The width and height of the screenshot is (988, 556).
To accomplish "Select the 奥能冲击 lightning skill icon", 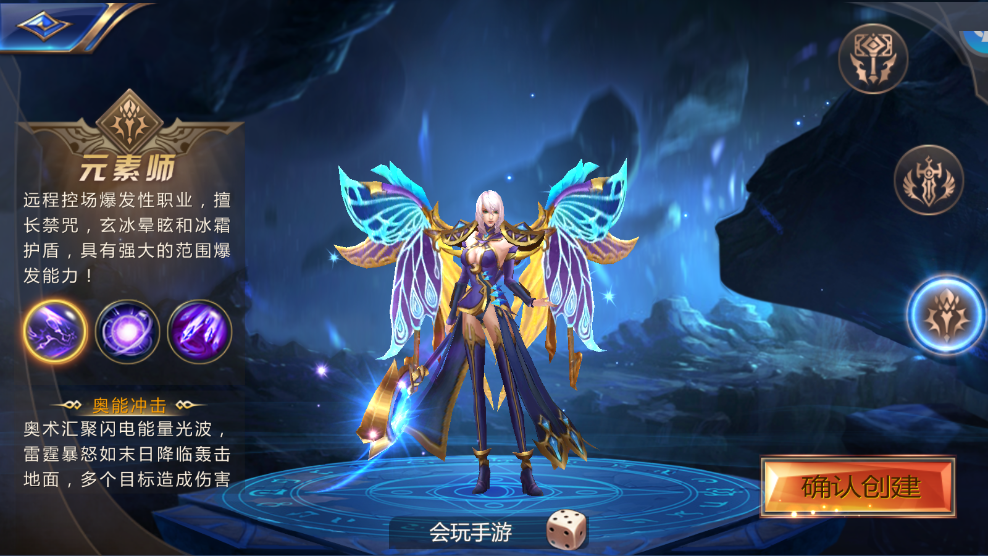I will click(54, 331).
